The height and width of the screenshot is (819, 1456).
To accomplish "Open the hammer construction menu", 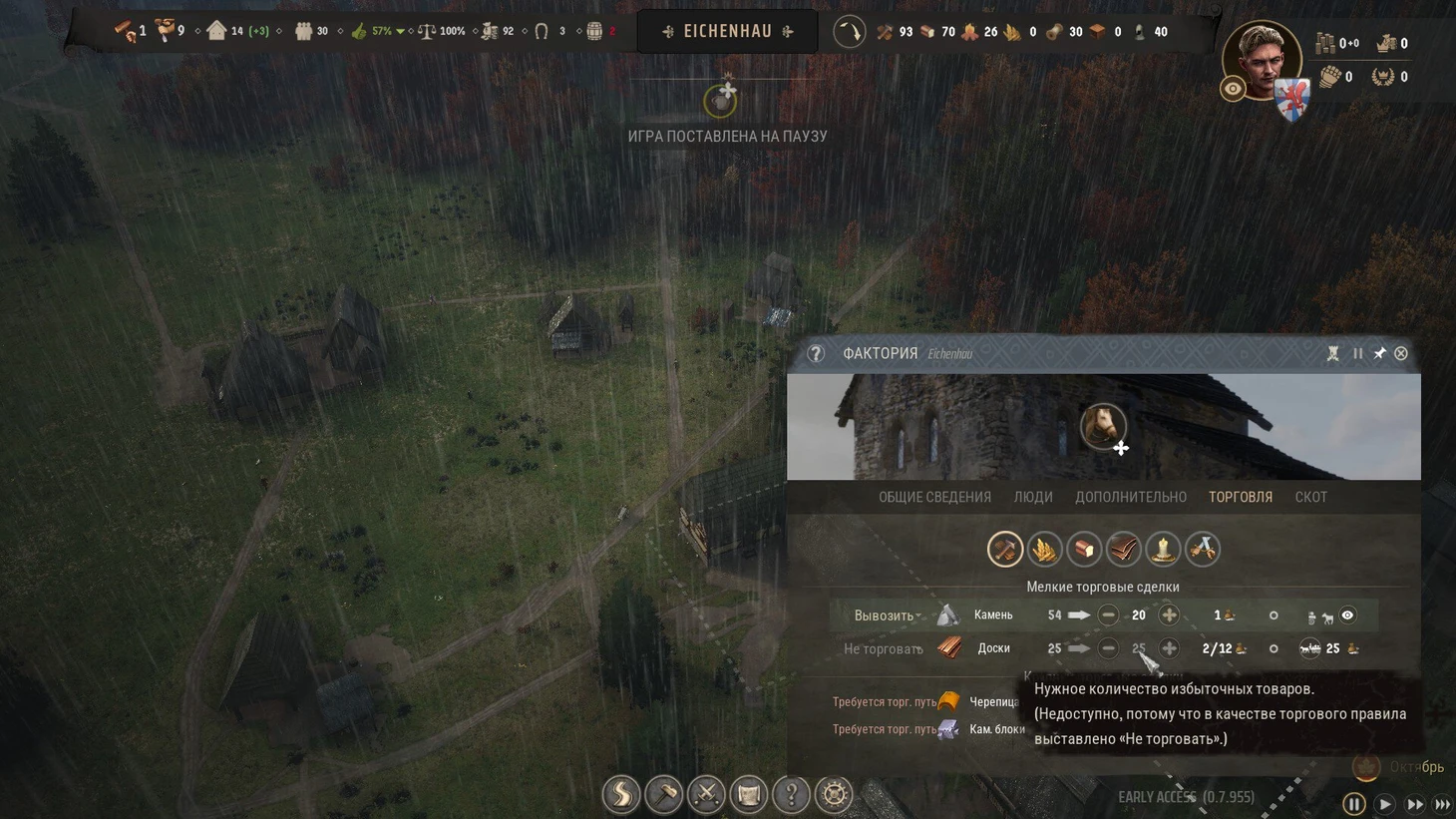I will click(x=663, y=794).
